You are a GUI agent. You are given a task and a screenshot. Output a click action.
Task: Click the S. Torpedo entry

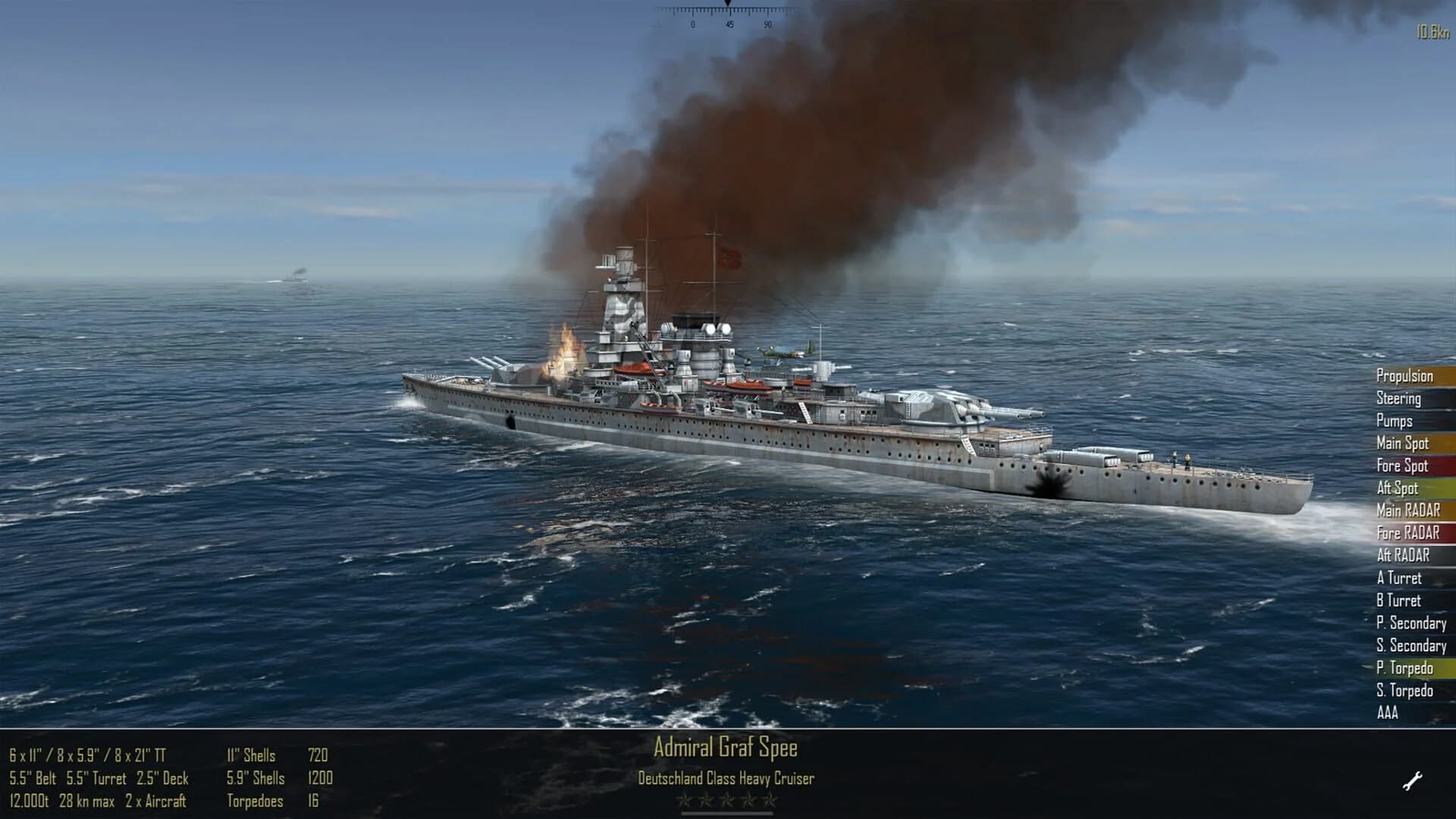[1404, 691]
